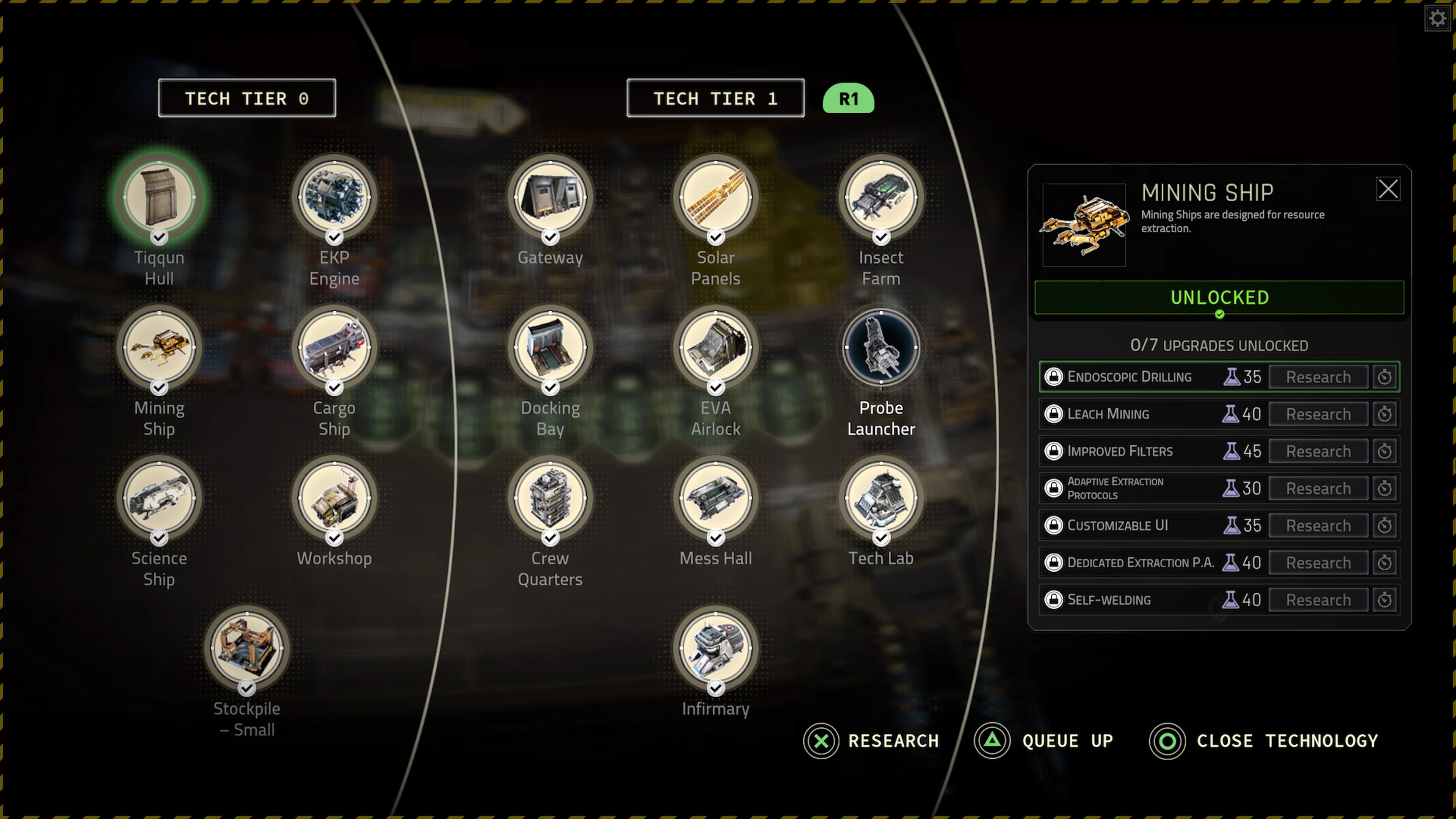
Task: Close the Mining Ship details panel
Action: tap(1389, 189)
